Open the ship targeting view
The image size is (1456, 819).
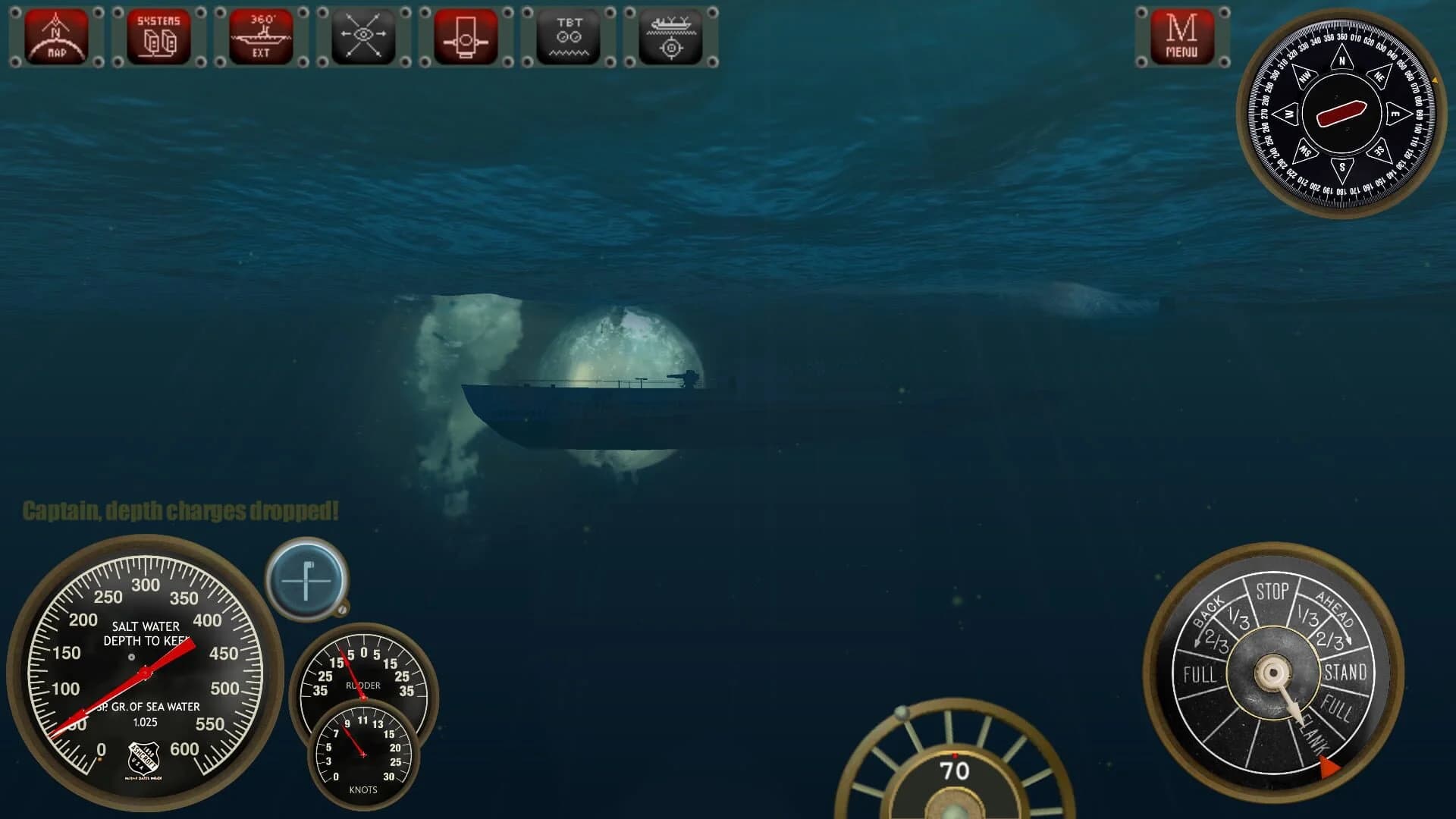[x=670, y=36]
